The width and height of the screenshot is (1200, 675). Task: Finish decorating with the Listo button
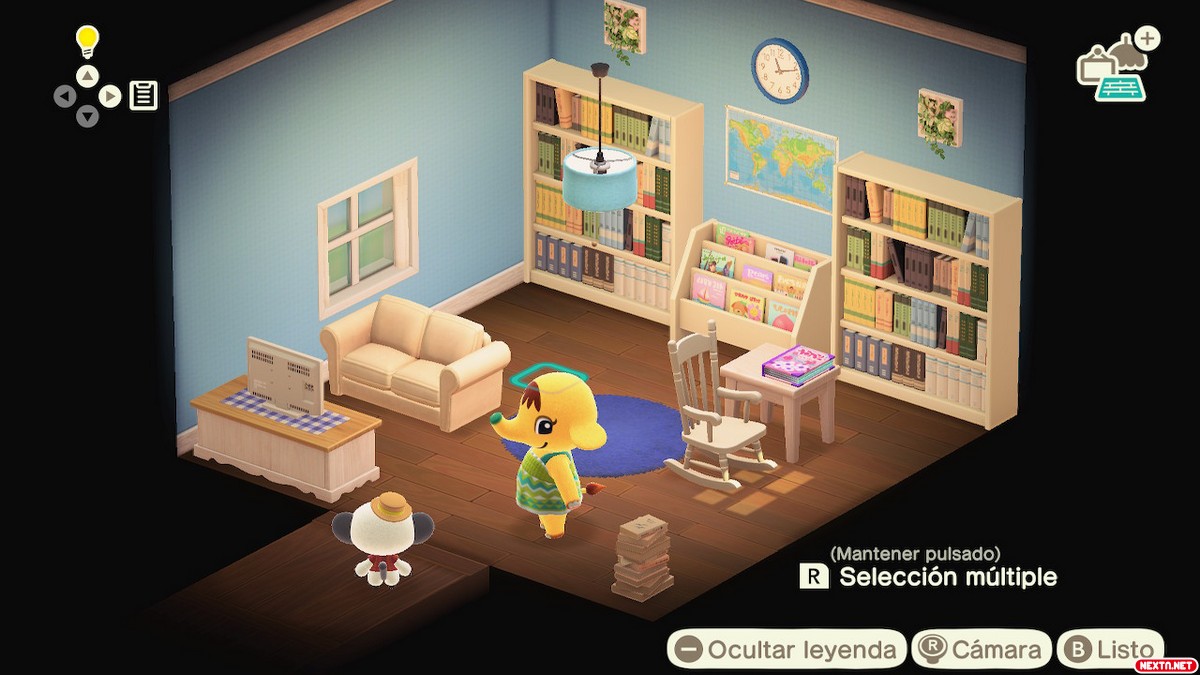(1110, 649)
